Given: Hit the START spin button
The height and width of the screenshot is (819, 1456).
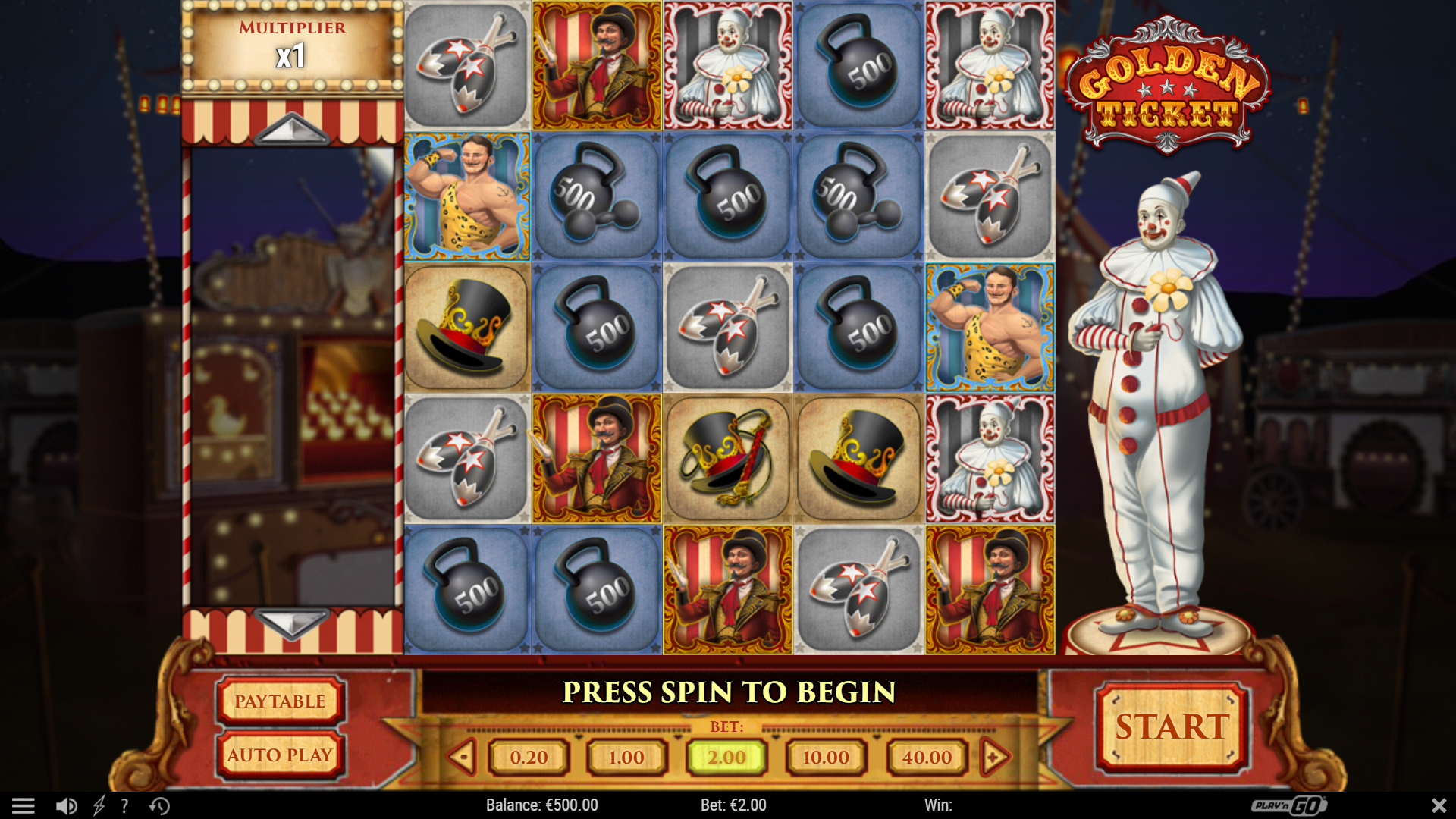Looking at the screenshot, I should 1172,727.
